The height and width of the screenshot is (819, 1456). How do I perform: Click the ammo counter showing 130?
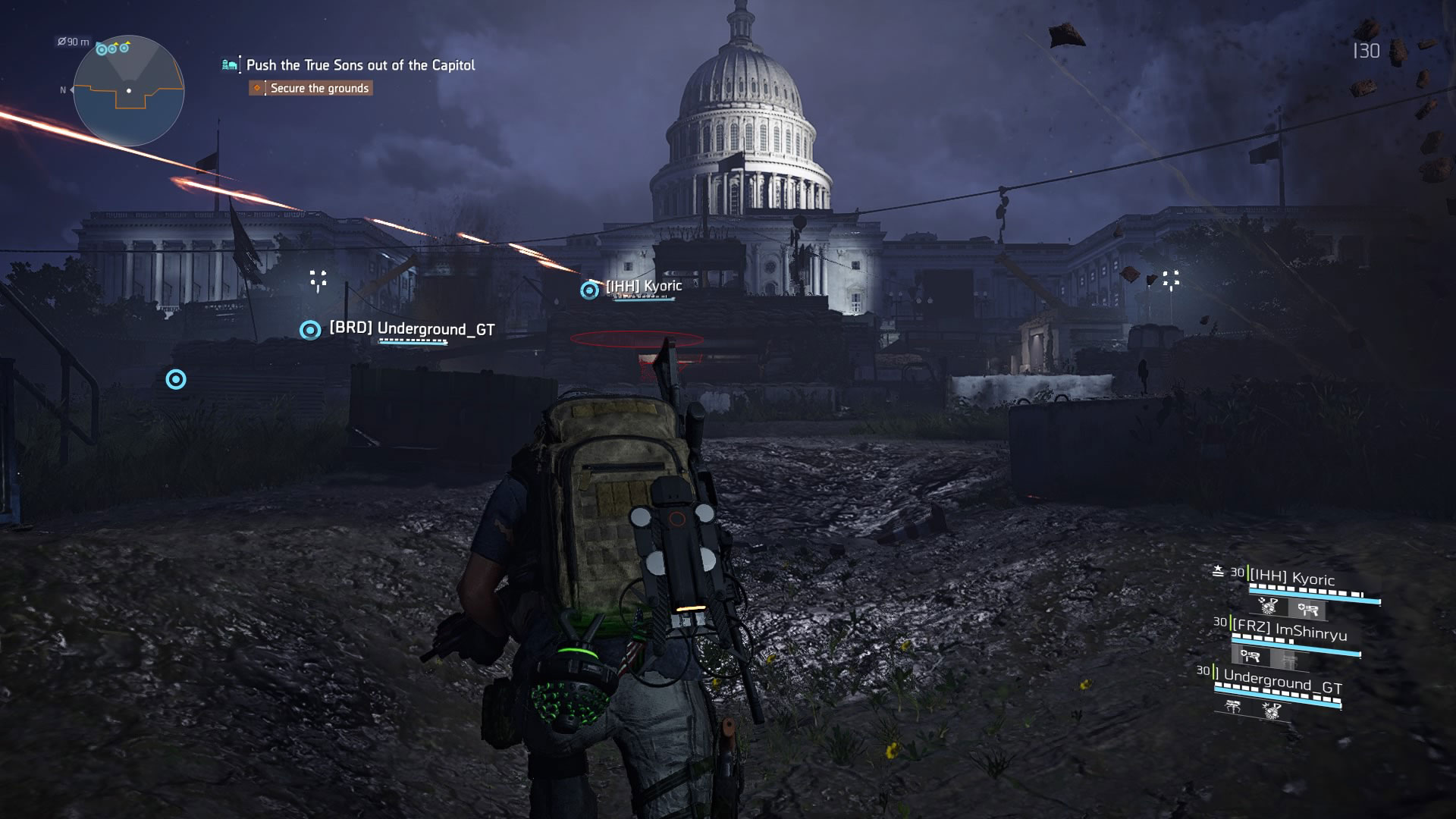point(1365,52)
